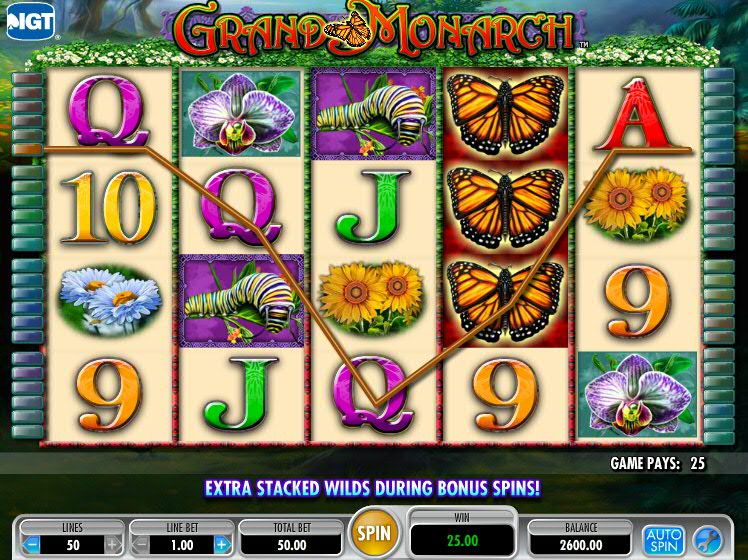Raise the line bet amount
Image resolution: width=748 pixels, height=560 pixels.
(222, 545)
